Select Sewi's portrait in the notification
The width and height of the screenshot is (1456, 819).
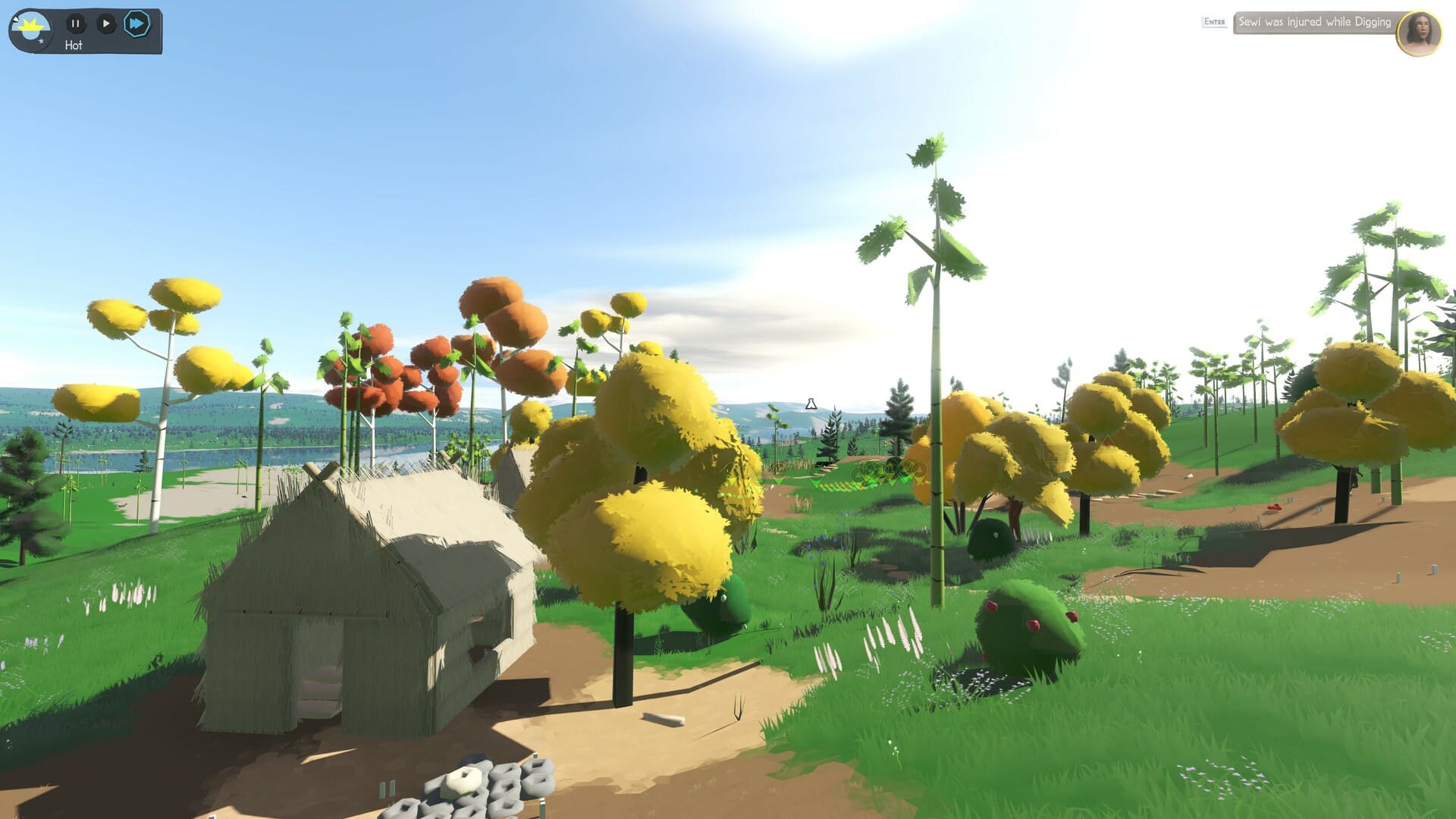pos(1418,33)
